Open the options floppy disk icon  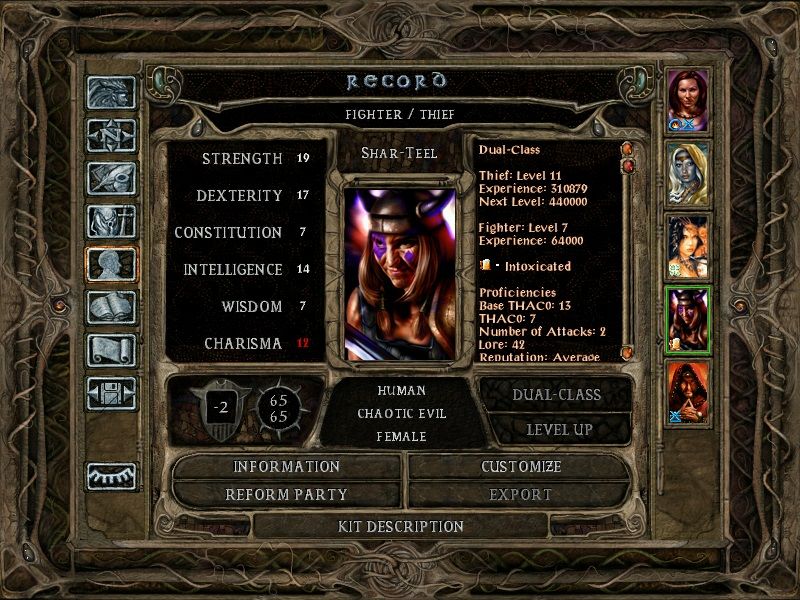tap(110, 392)
